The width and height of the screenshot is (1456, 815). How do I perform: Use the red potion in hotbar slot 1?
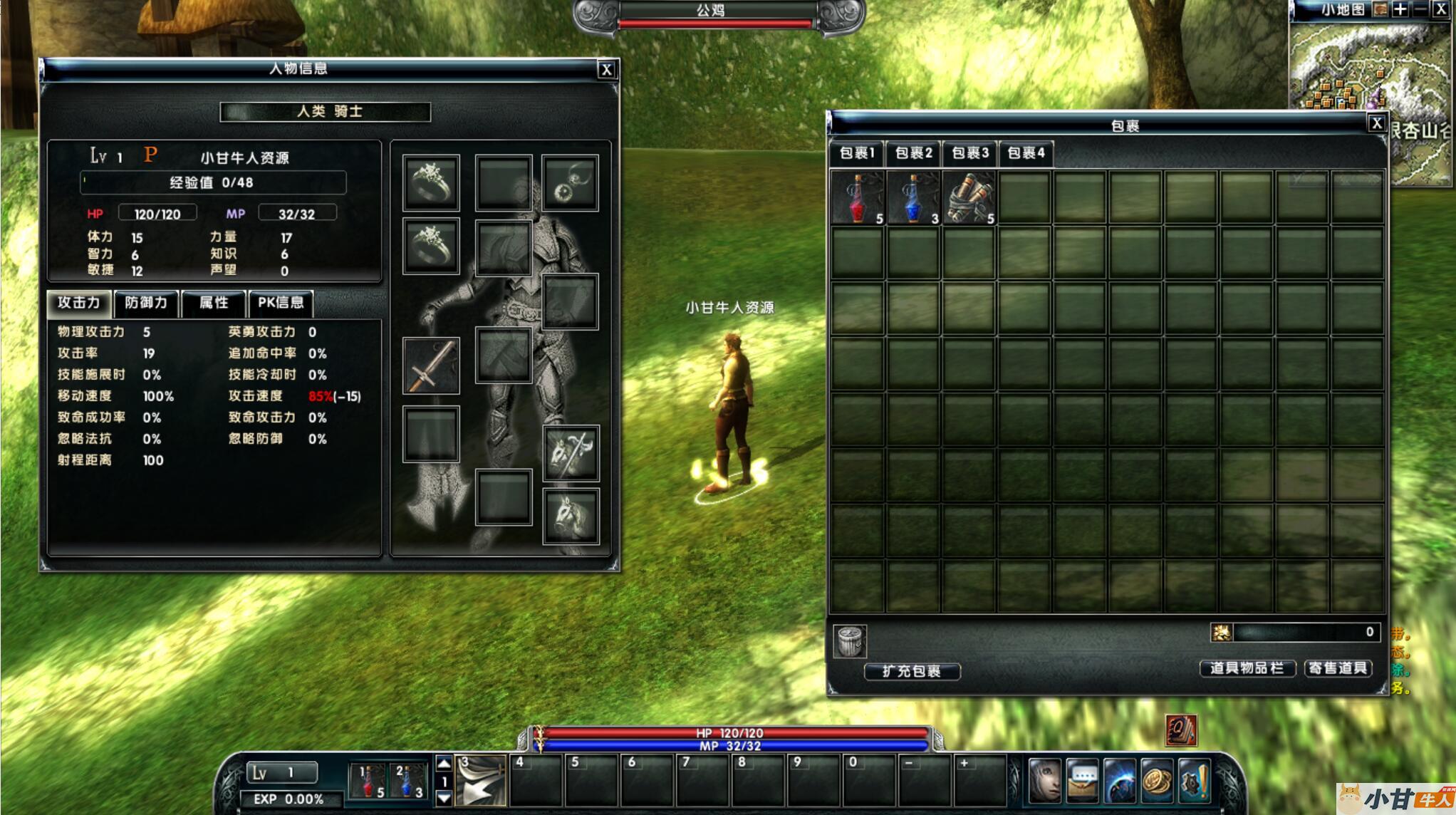coord(368,781)
